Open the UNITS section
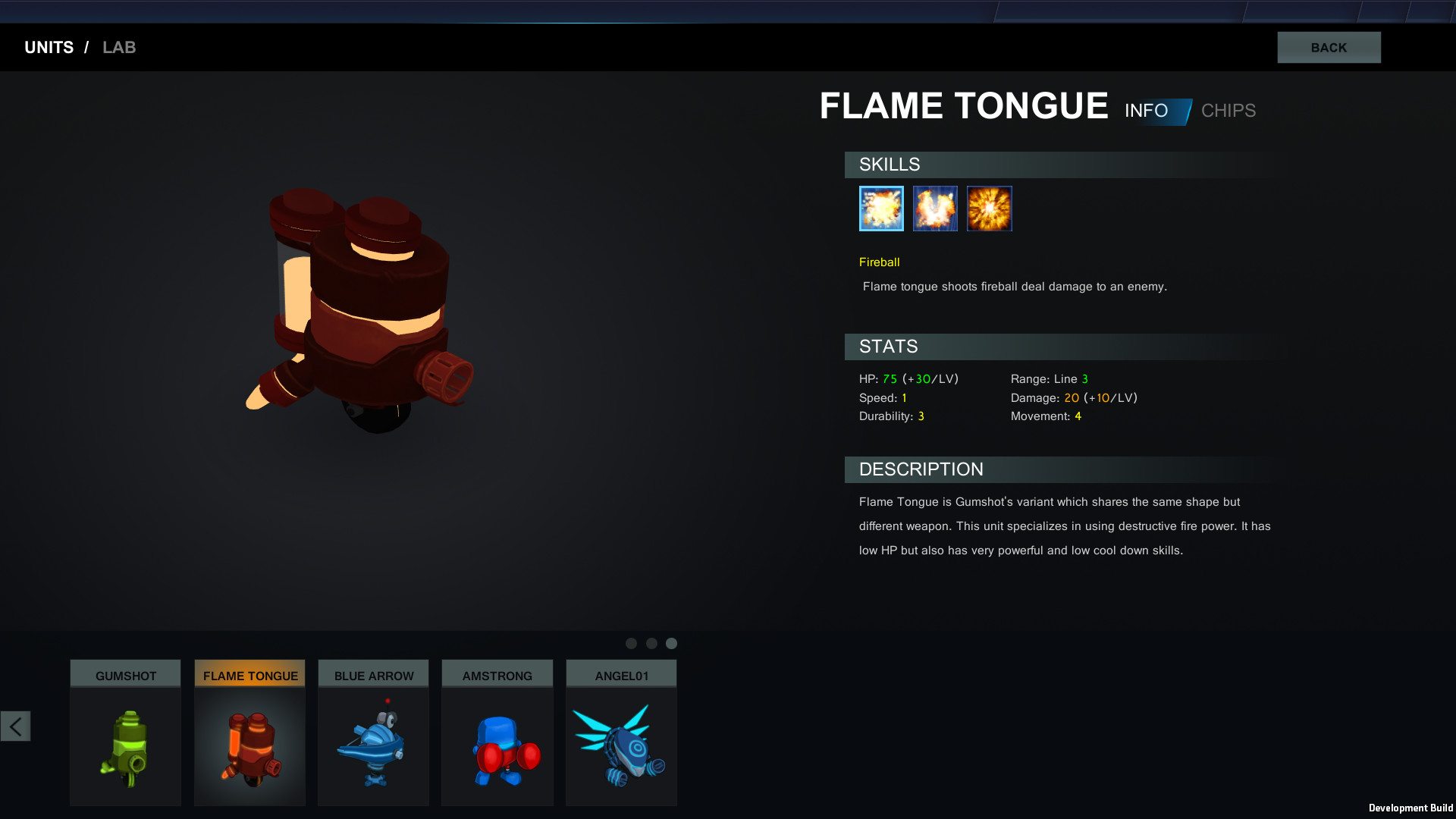Viewport: 1456px width, 819px height. click(x=49, y=47)
